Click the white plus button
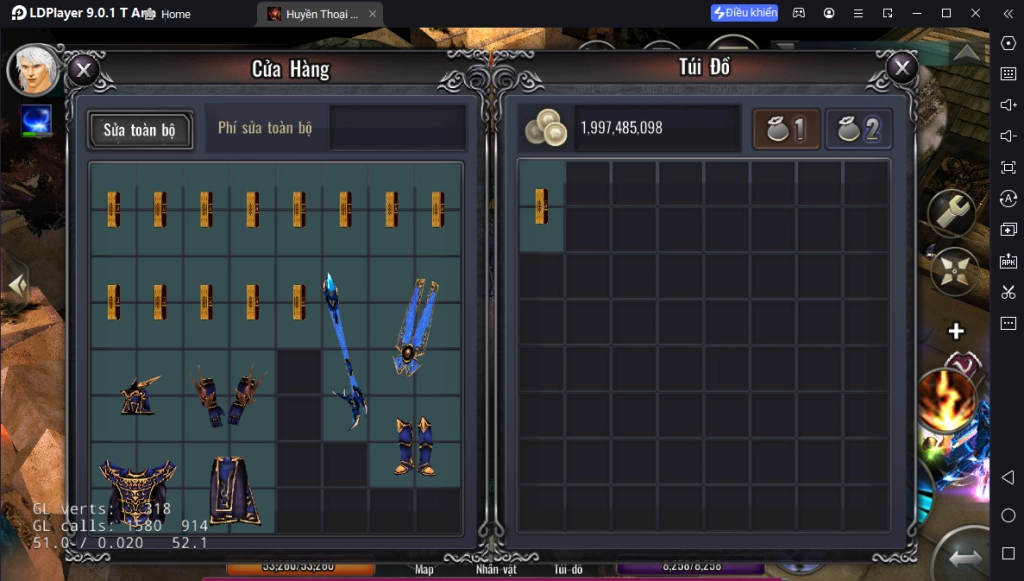The width and height of the screenshot is (1024, 581). [956, 331]
